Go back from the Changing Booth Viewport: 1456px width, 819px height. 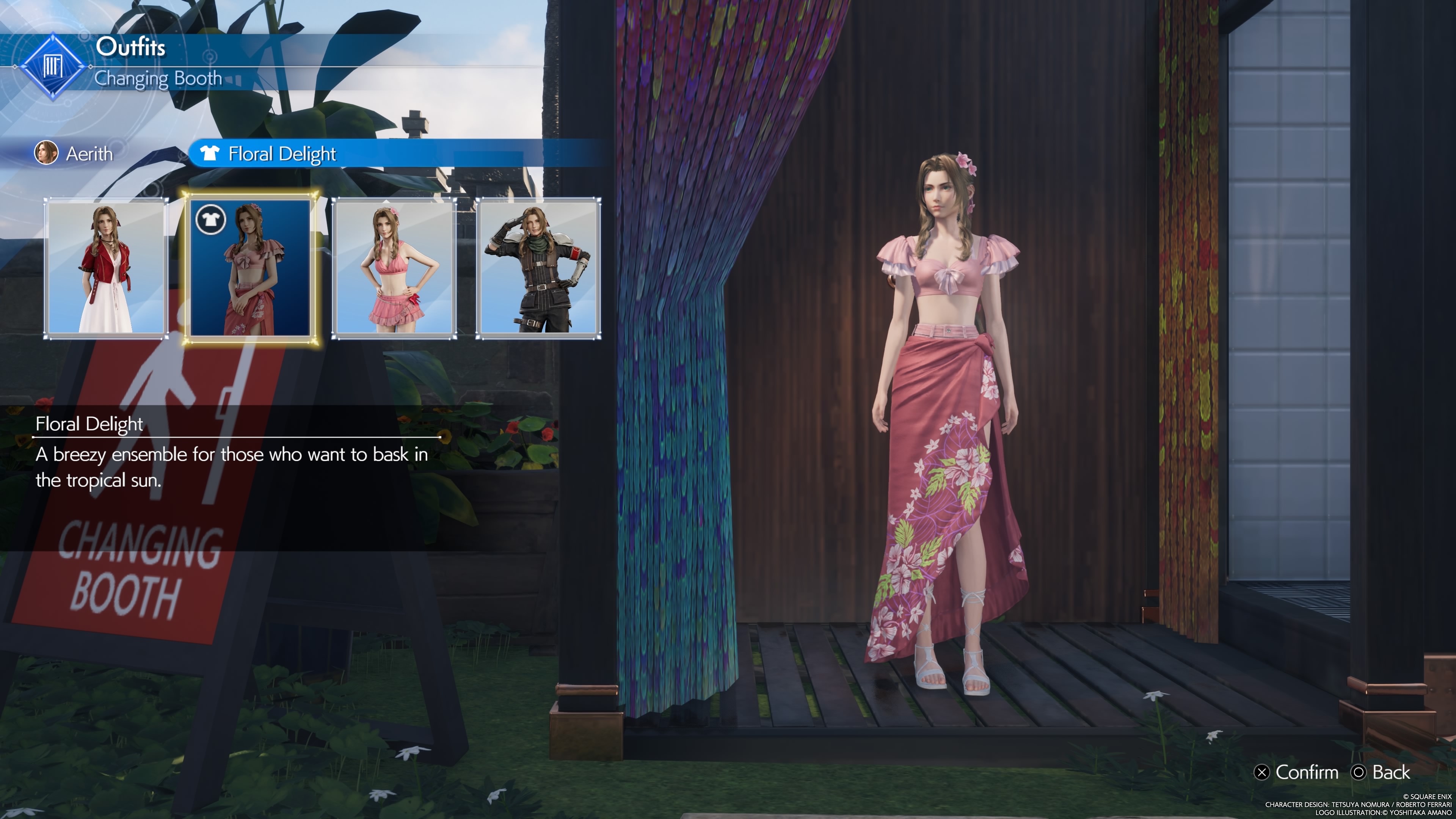[1381, 772]
